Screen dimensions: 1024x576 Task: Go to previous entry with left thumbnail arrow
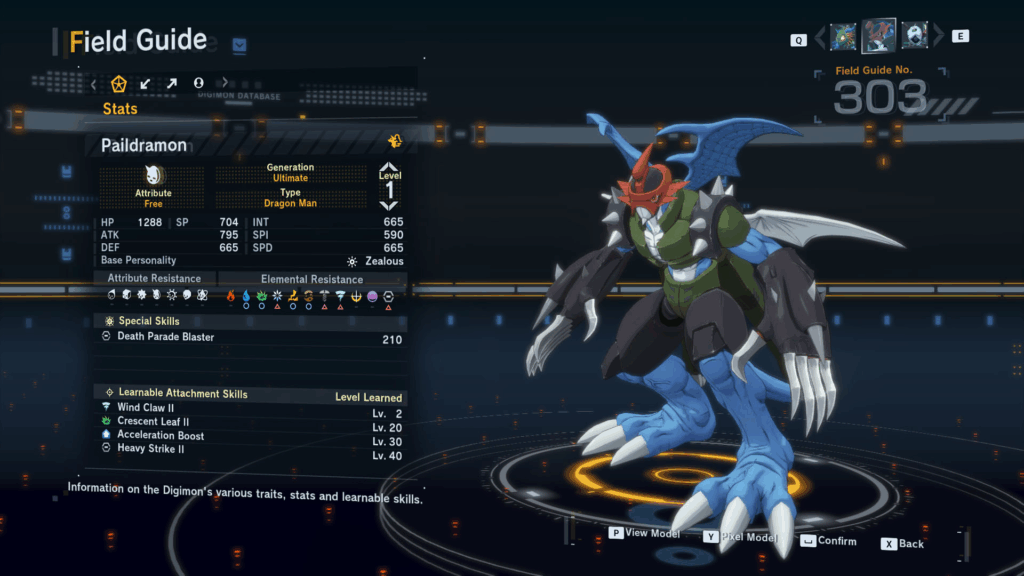click(821, 38)
